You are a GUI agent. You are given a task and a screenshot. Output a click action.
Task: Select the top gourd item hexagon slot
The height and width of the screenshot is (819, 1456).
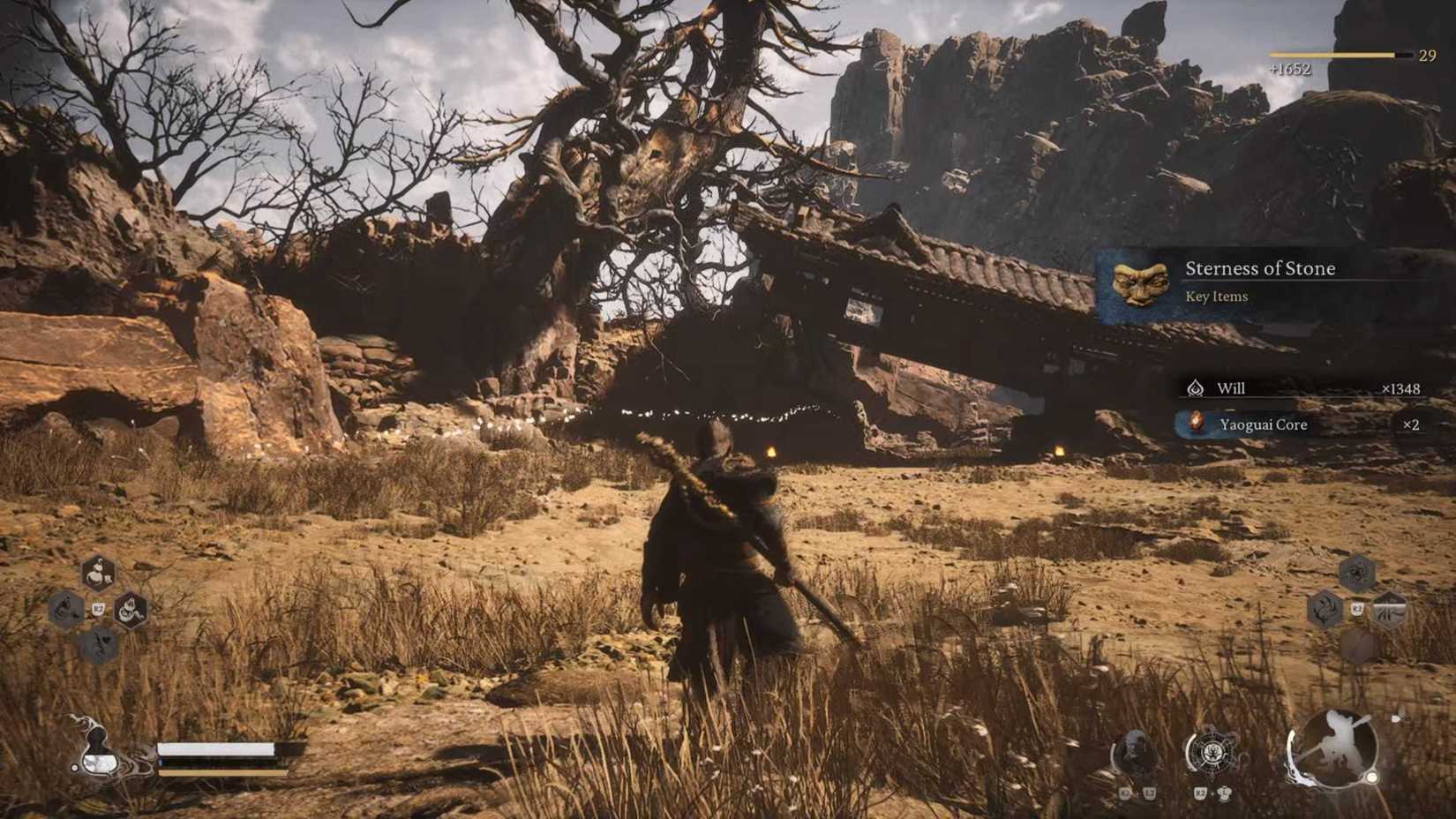pyautogui.click(x=98, y=574)
